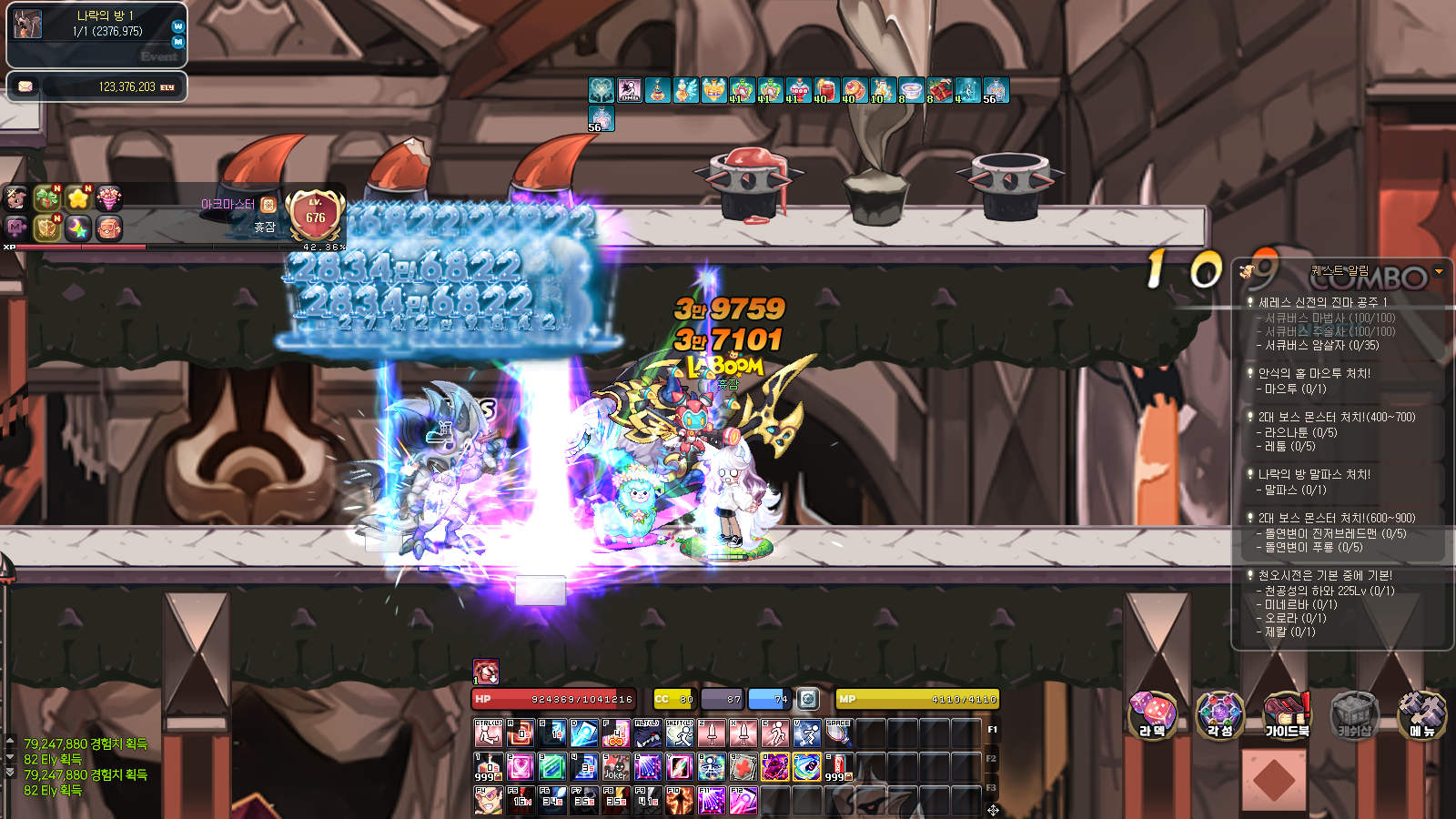
Task: Open the 가이드북 guide book
Action: click(1287, 713)
